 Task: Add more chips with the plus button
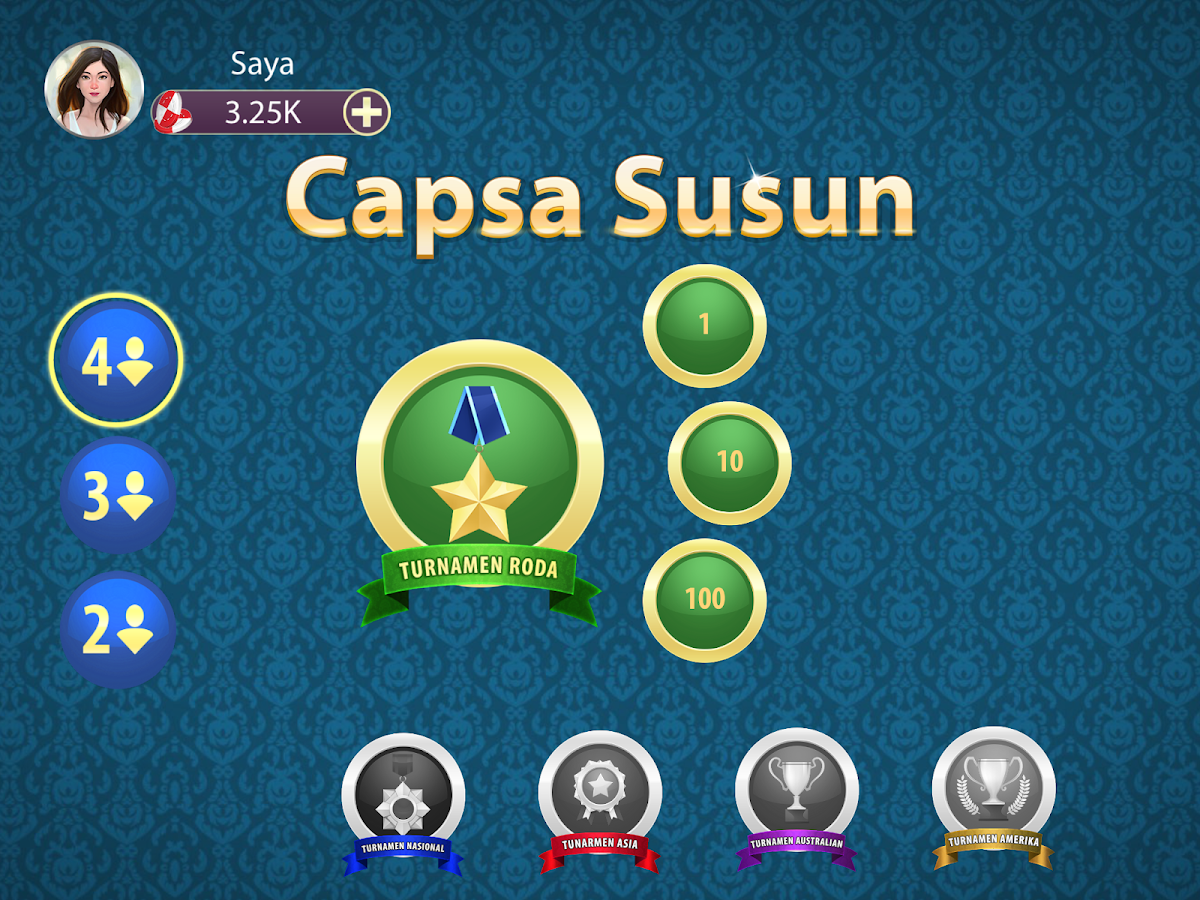tap(367, 113)
